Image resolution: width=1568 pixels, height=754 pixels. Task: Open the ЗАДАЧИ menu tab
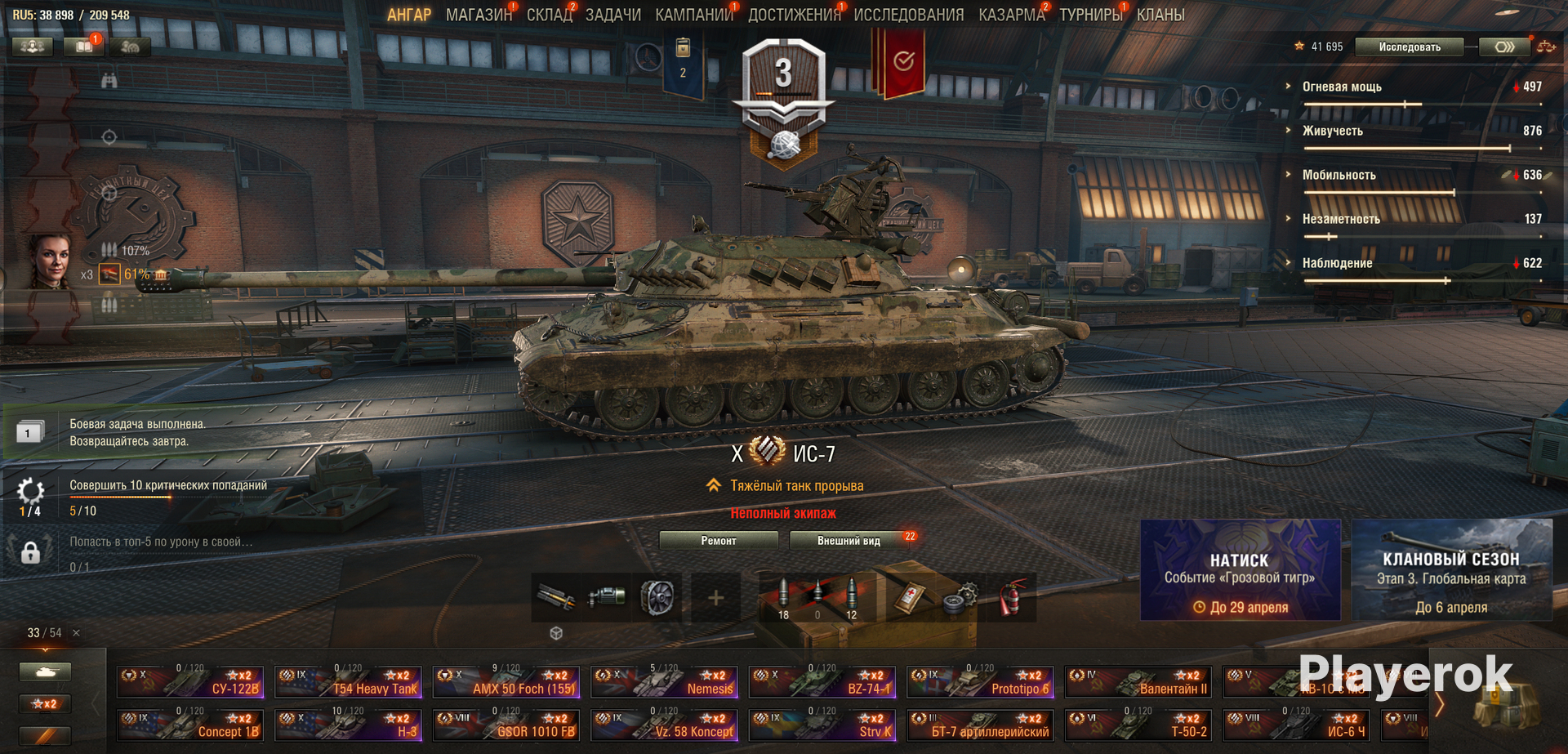coord(612,15)
